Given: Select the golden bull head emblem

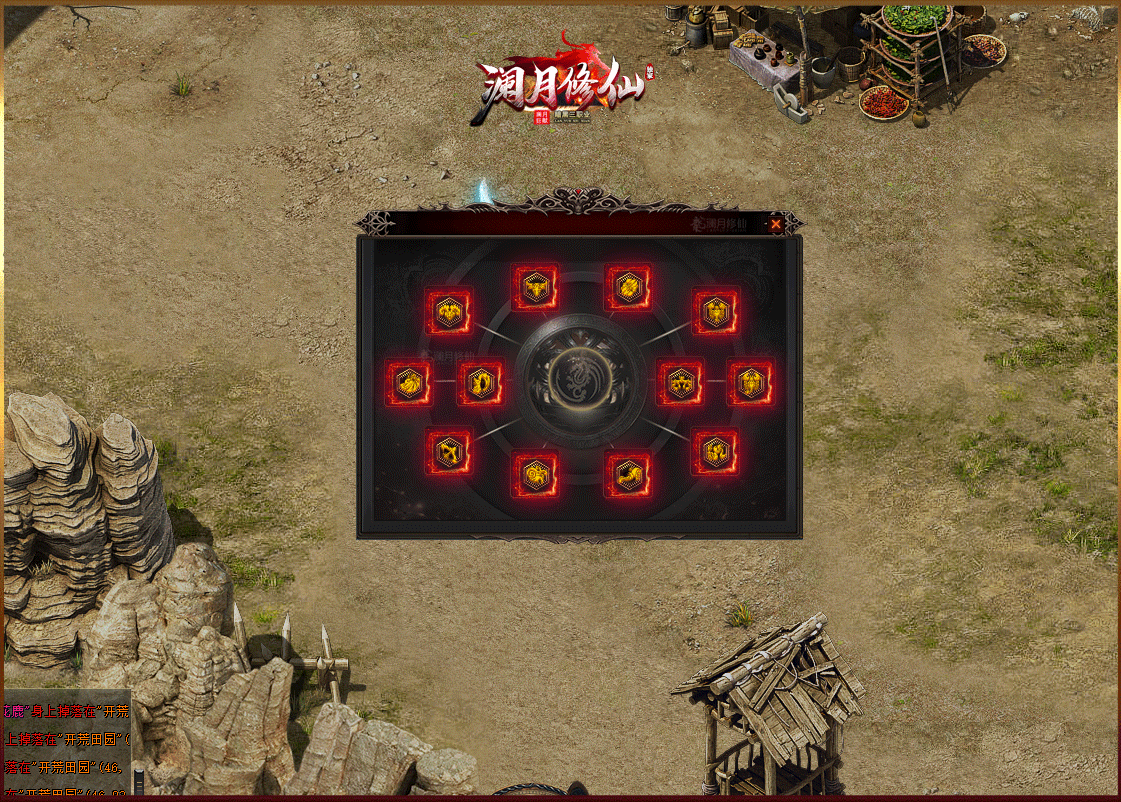Looking at the screenshot, I should coord(536,288).
